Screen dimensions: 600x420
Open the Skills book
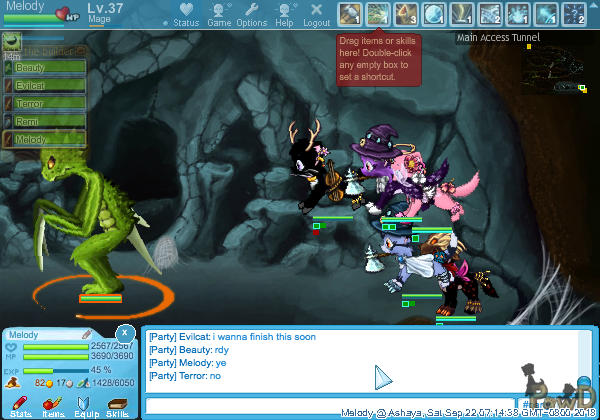(x=118, y=405)
